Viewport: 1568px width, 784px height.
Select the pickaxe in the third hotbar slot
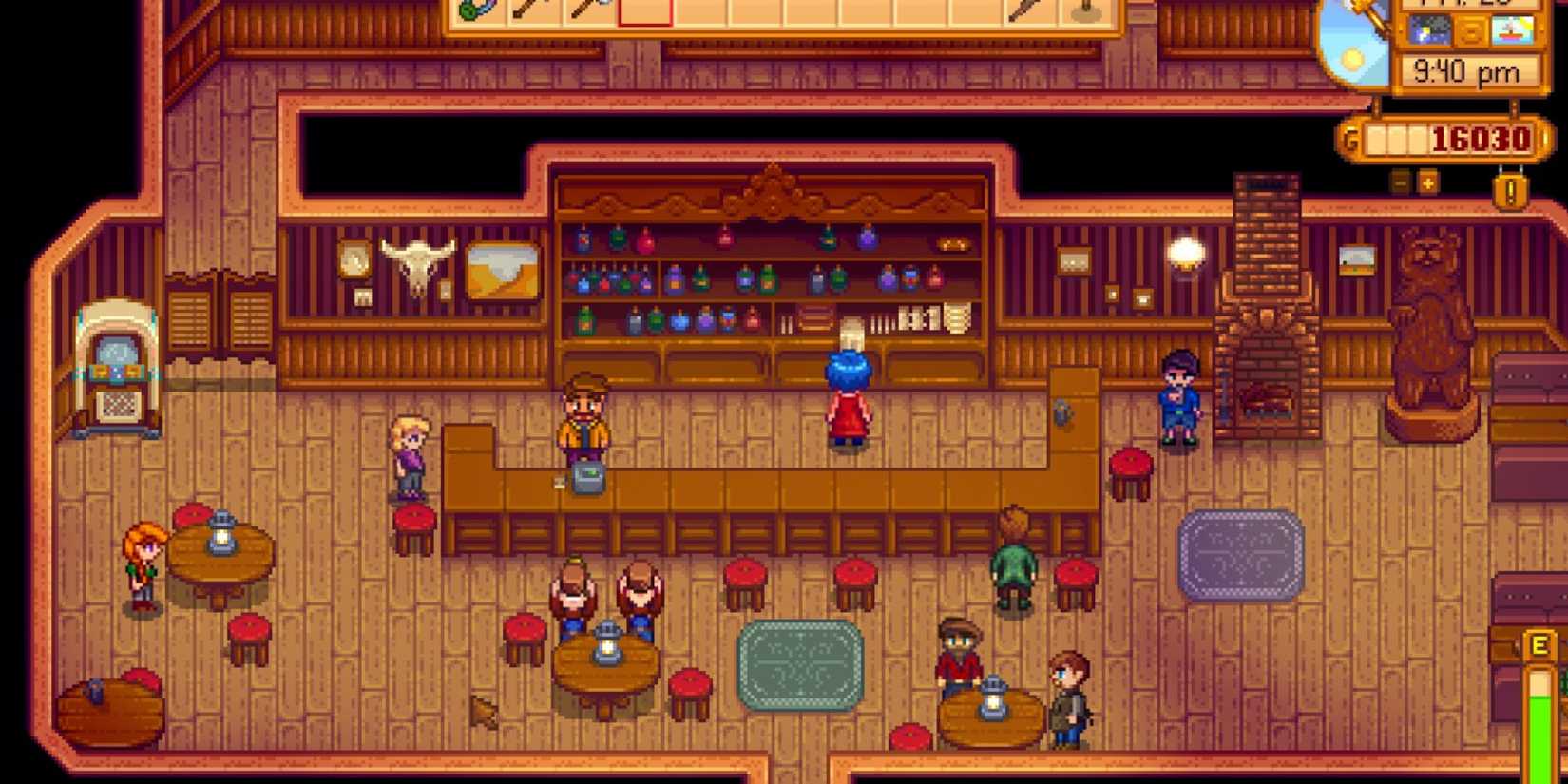(587, 14)
